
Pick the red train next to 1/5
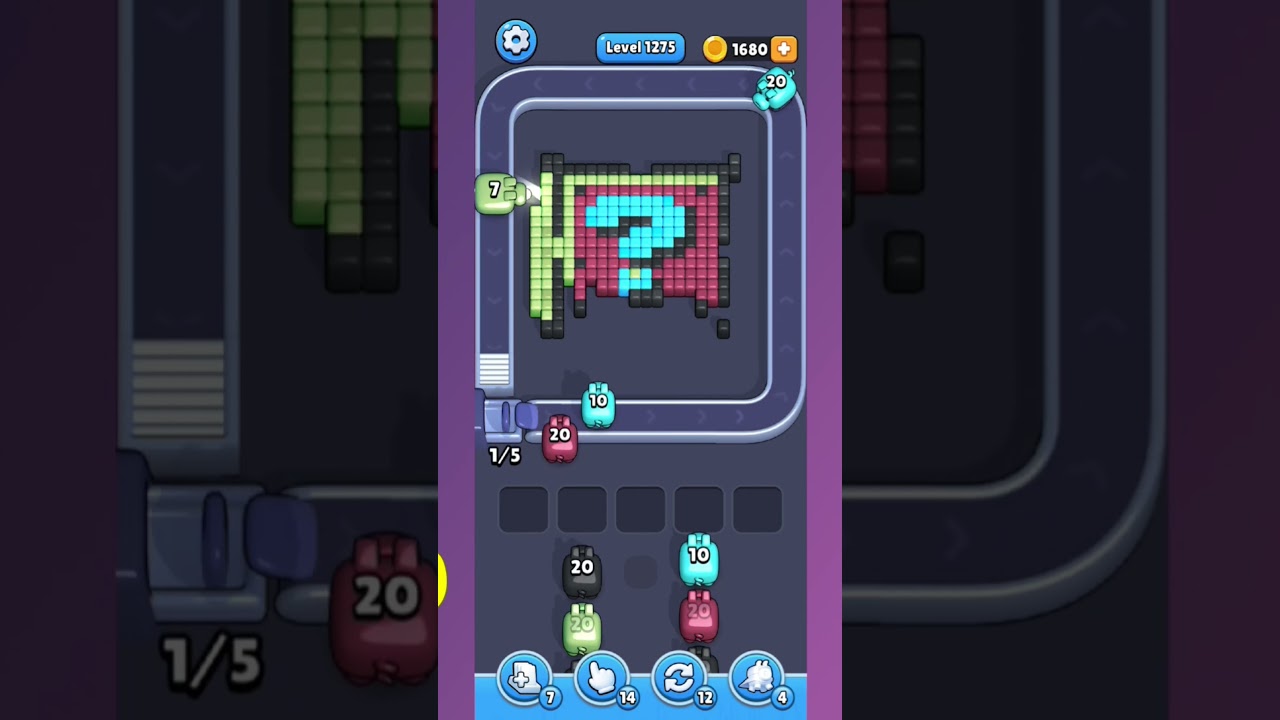point(558,438)
